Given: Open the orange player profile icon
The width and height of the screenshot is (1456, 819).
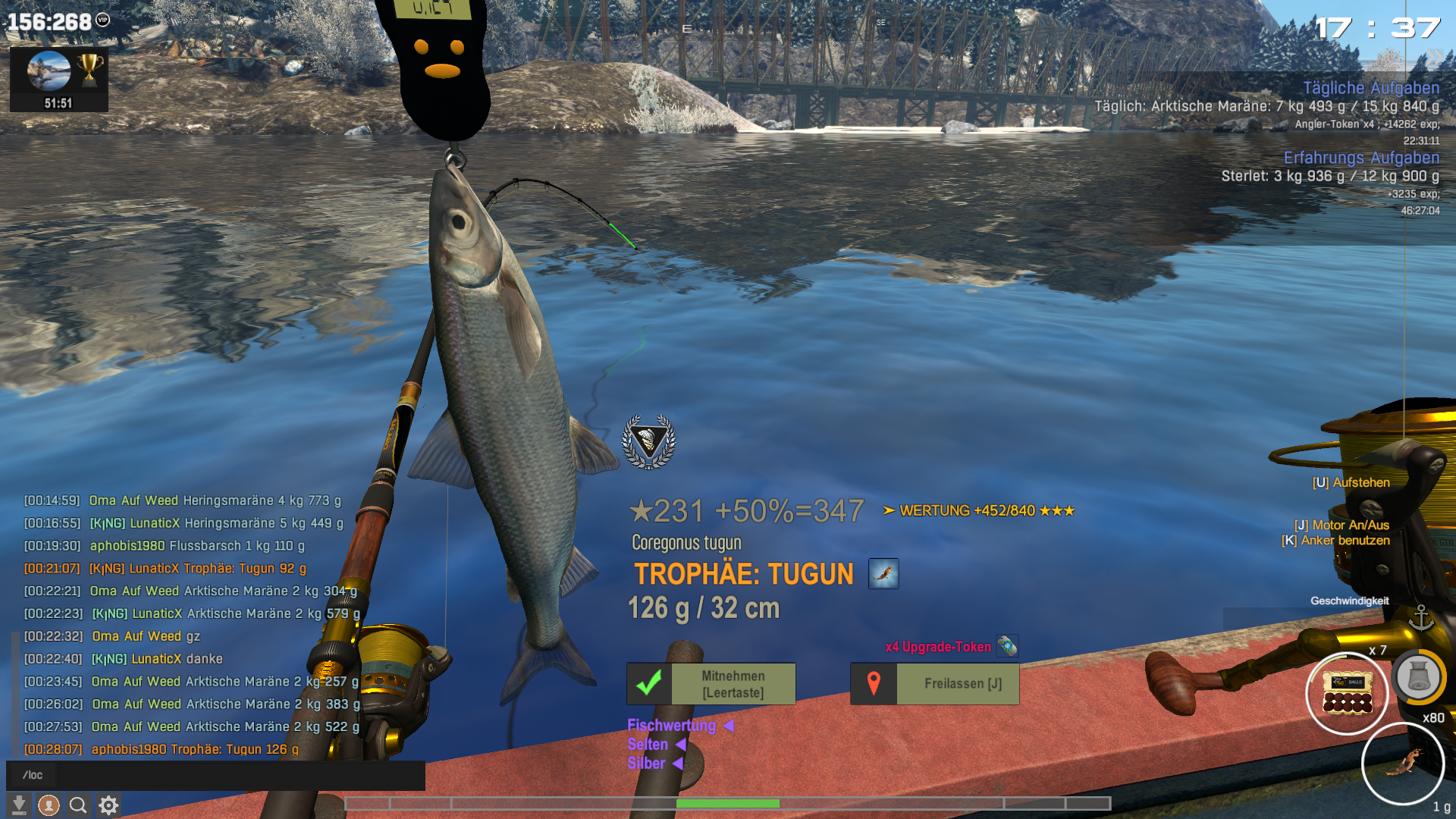Looking at the screenshot, I should pyautogui.click(x=49, y=805).
